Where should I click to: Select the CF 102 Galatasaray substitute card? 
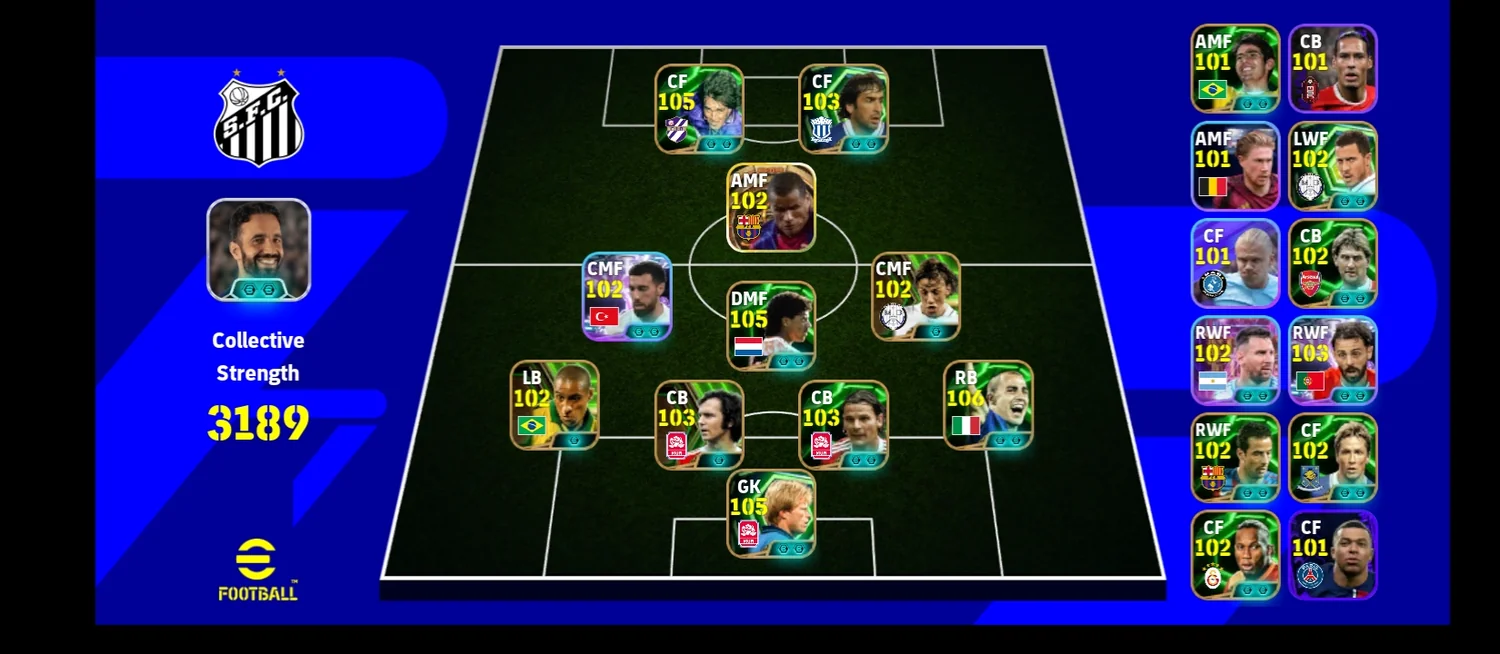click(x=1235, y=555)
